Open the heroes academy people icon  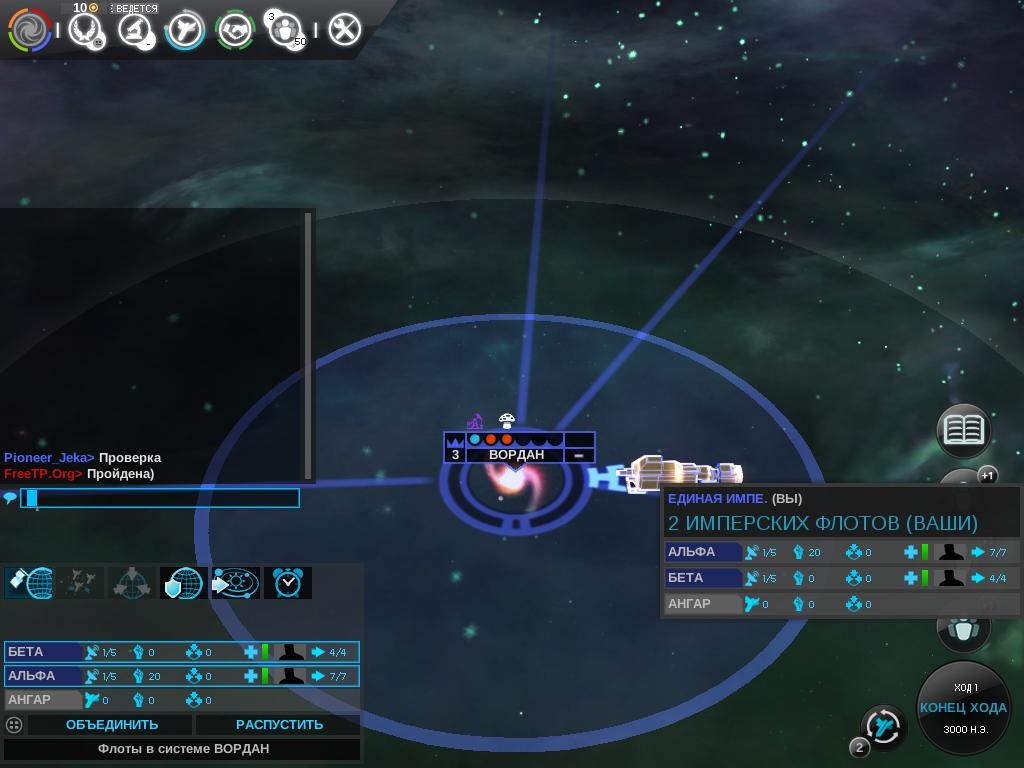(286, 30)
